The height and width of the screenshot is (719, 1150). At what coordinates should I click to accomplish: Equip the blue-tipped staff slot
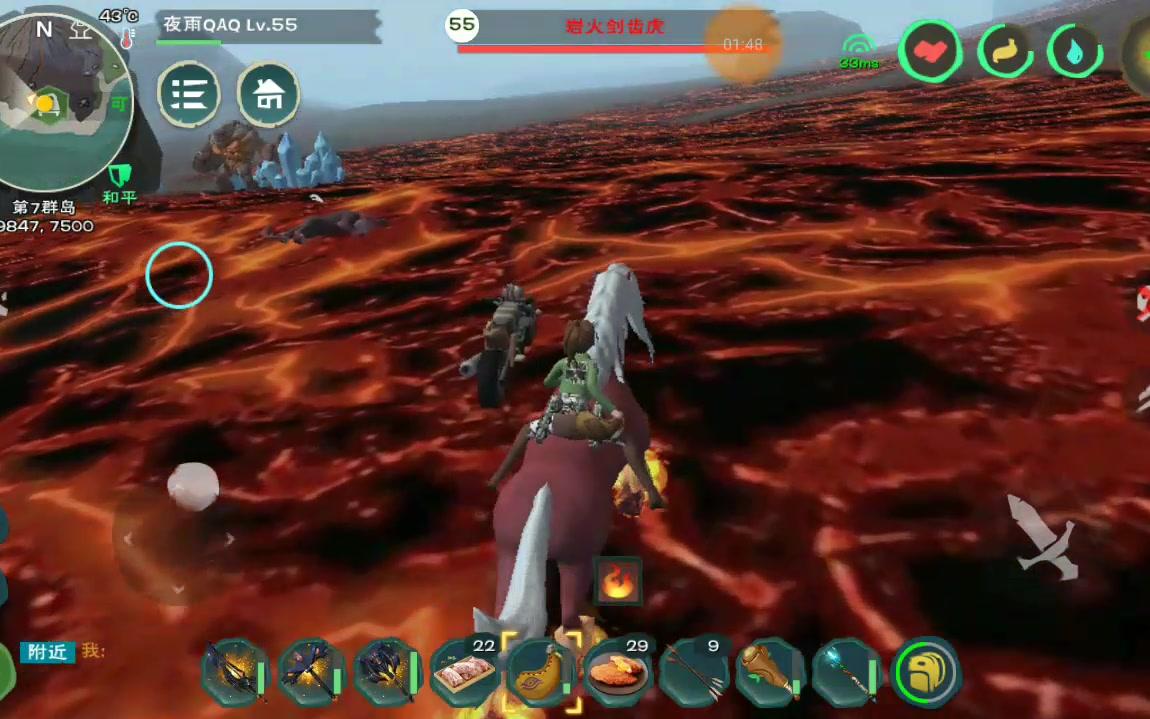[846, 672]
